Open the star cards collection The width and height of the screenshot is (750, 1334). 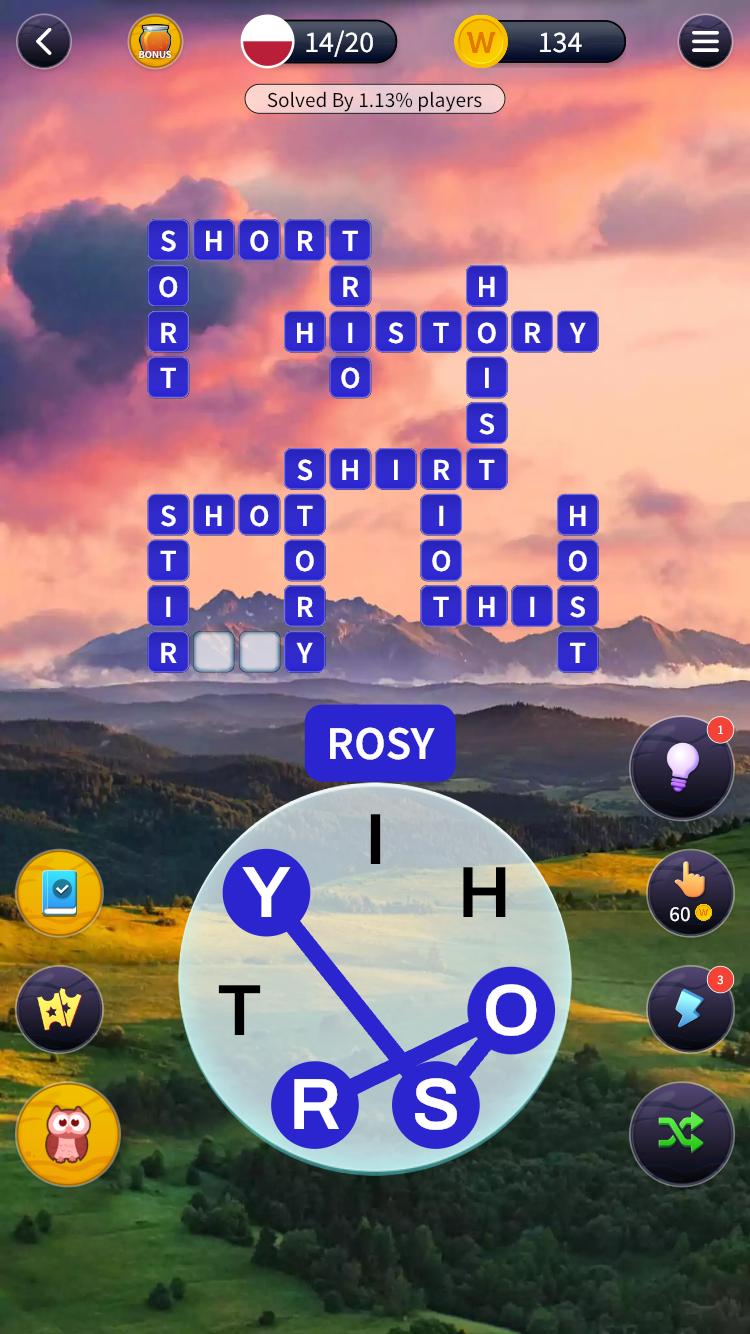[x=59, y=1009]
